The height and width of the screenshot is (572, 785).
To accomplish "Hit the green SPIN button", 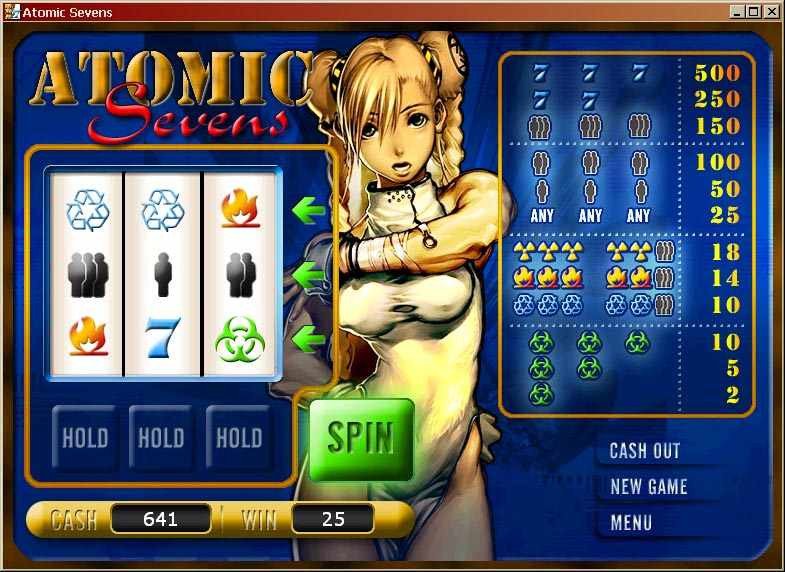I will pos(361,439).
